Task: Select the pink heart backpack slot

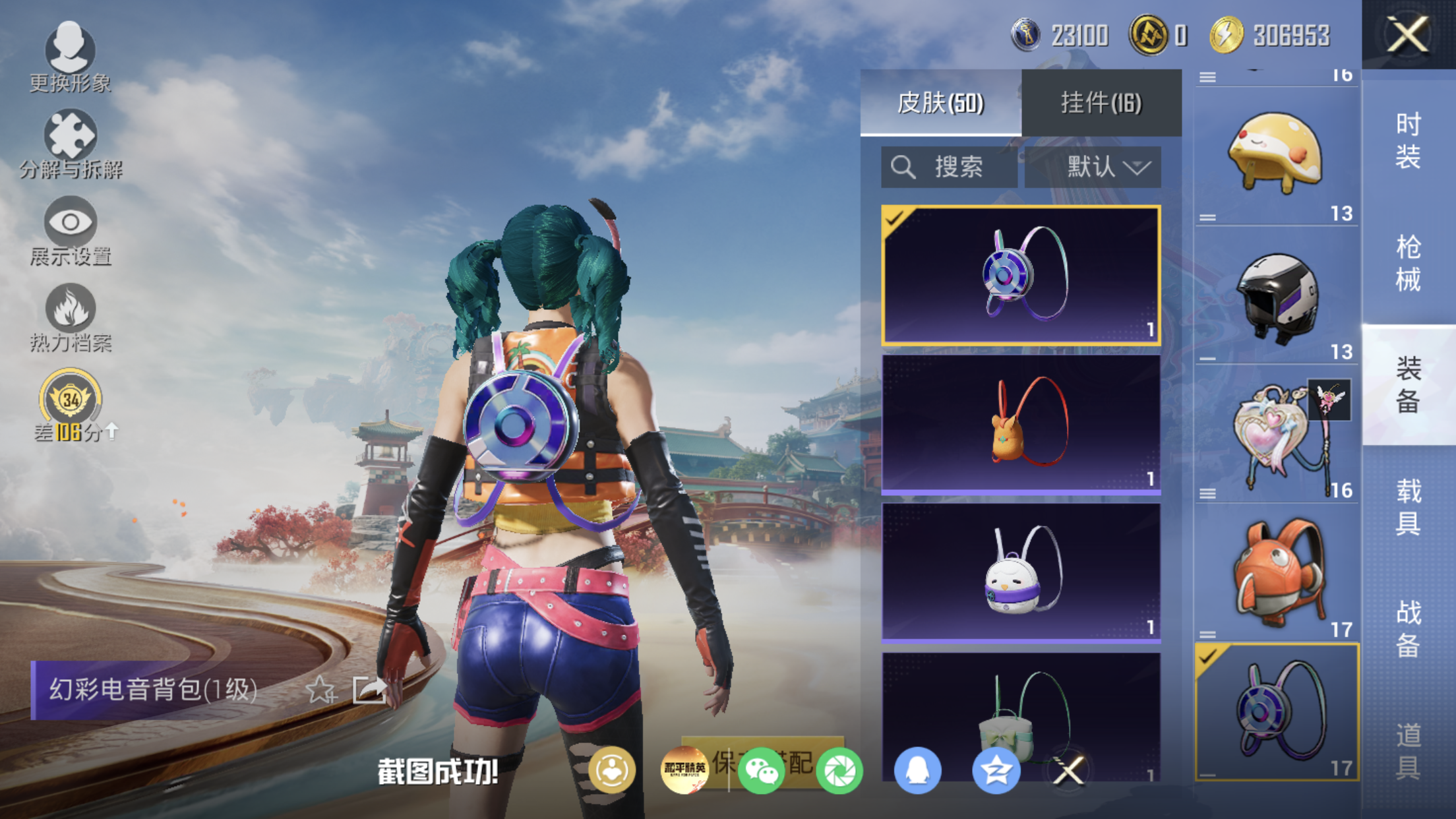Action: point(1277,435)
